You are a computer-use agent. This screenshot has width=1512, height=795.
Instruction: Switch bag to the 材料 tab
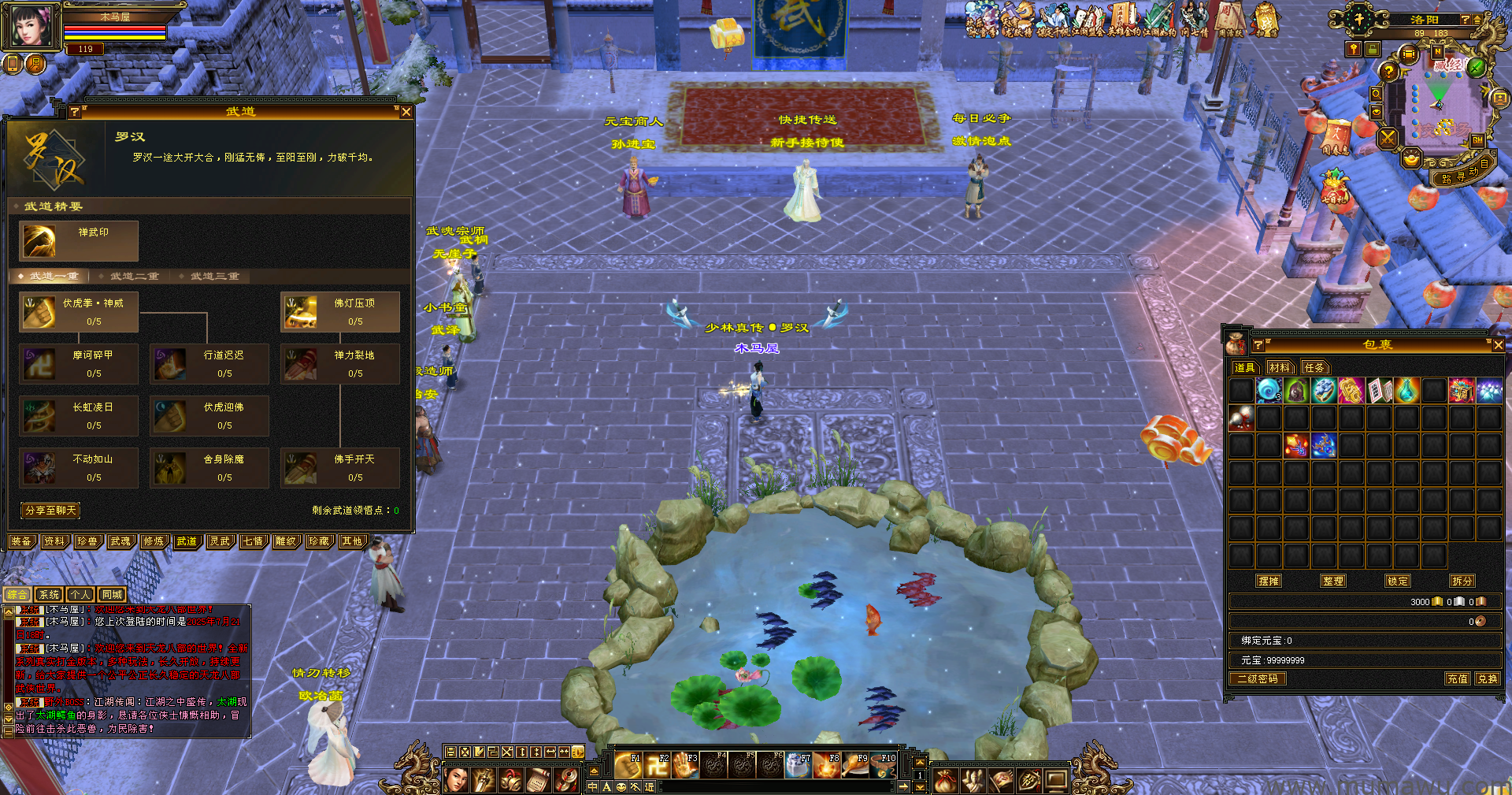point(1280,368)
